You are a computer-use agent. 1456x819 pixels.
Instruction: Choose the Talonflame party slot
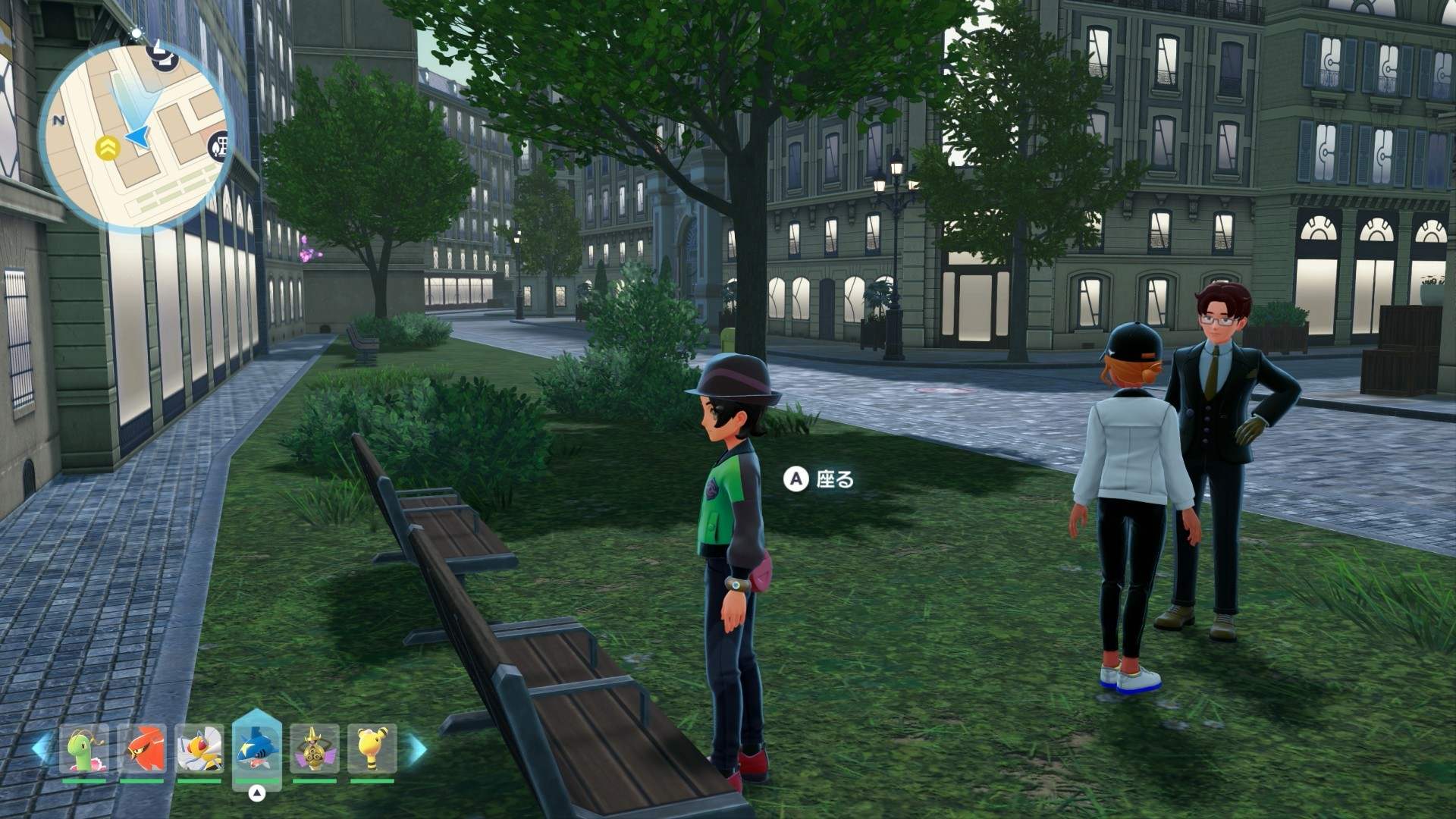142,748
